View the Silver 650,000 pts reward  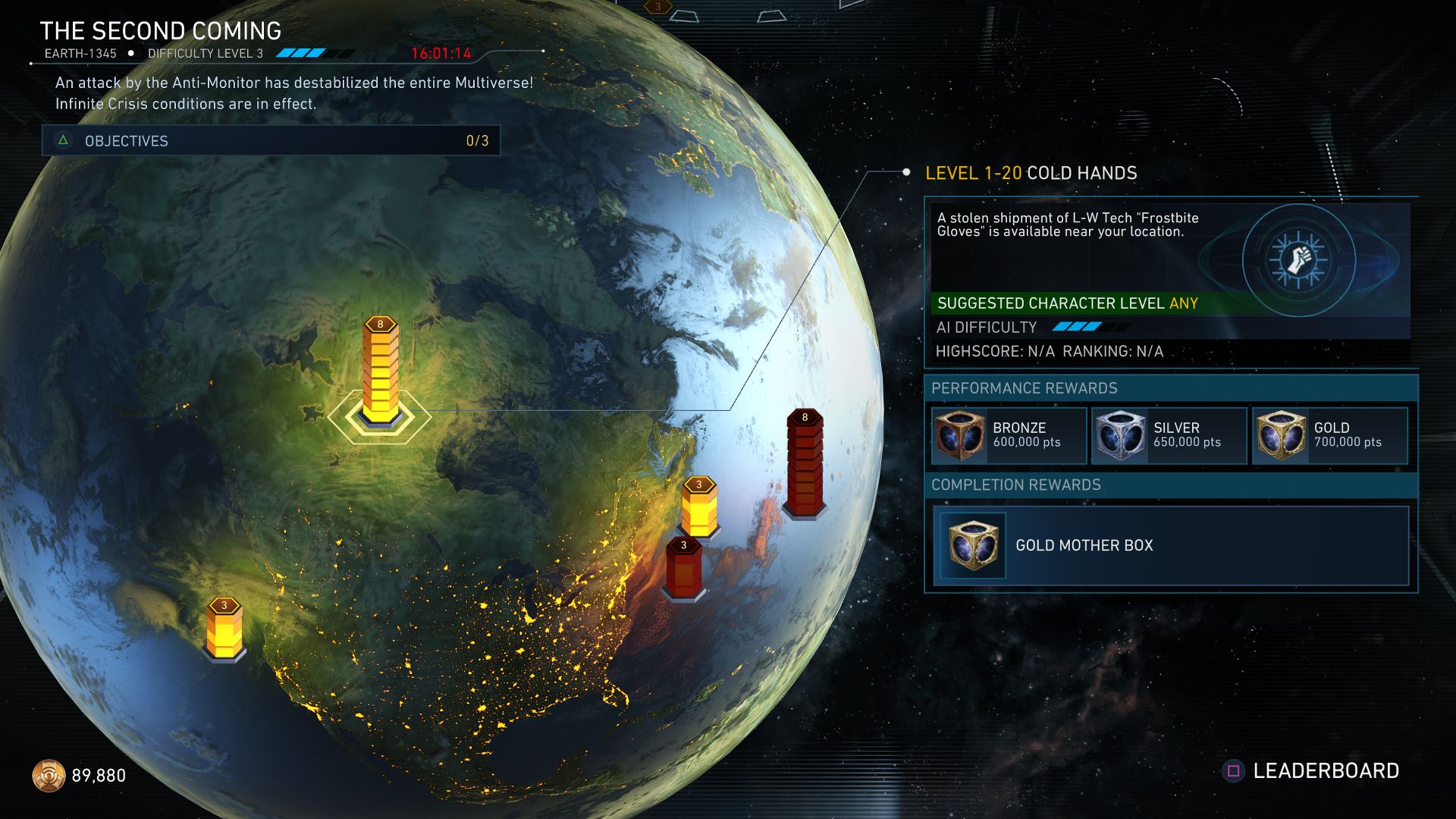[1169, 435]
